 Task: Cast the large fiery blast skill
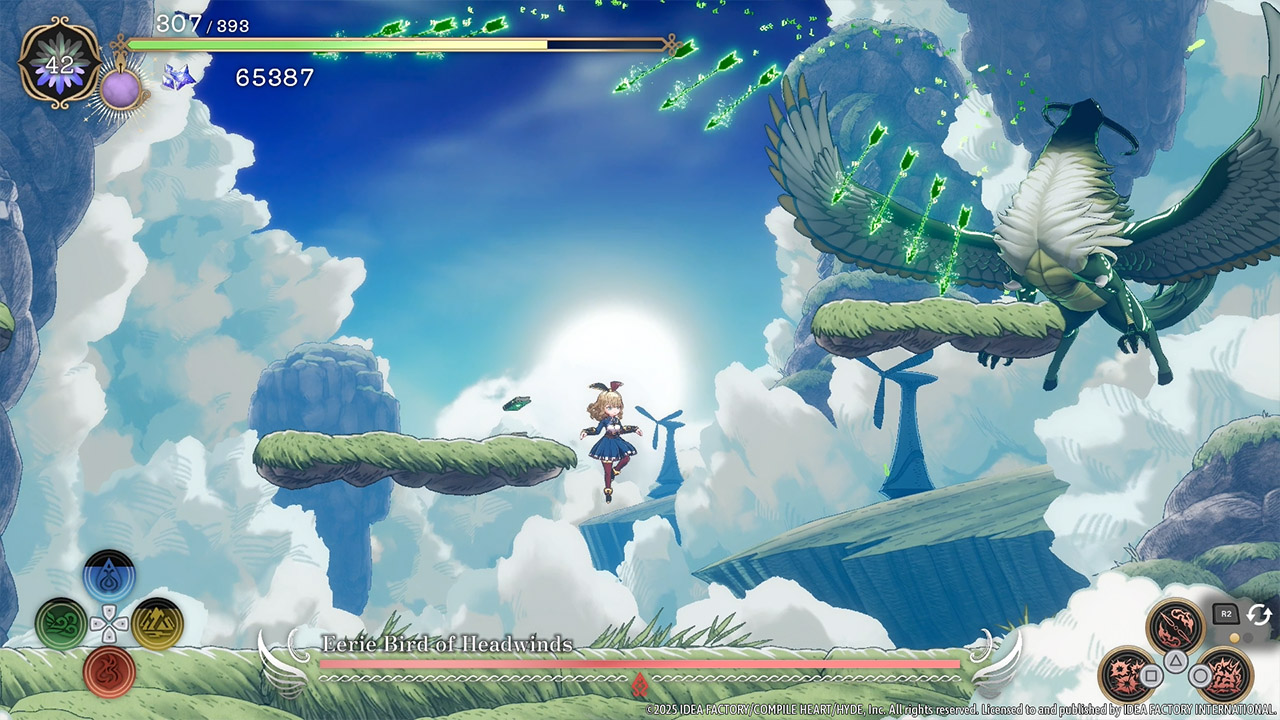pyautogui.click(x=1224, y=675)
